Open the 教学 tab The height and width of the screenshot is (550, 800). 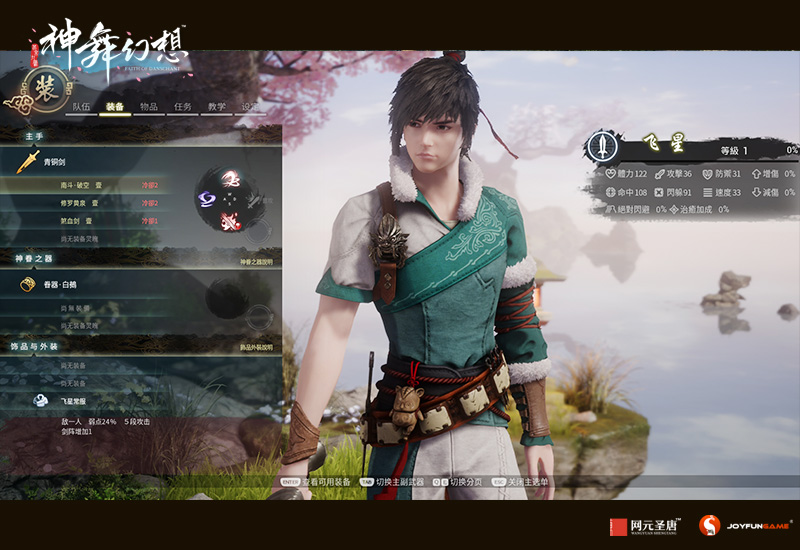pyautogui.click(x=217, y=107)
